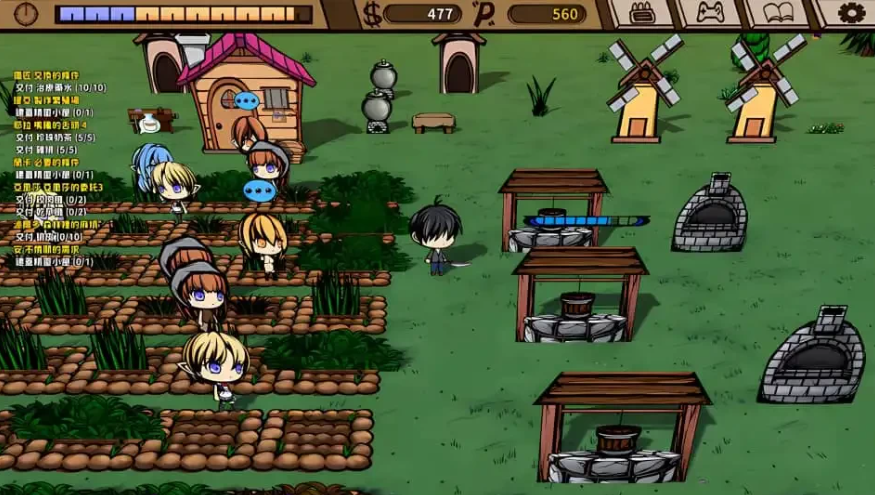Open the backpack inventory

click(640, 13)
